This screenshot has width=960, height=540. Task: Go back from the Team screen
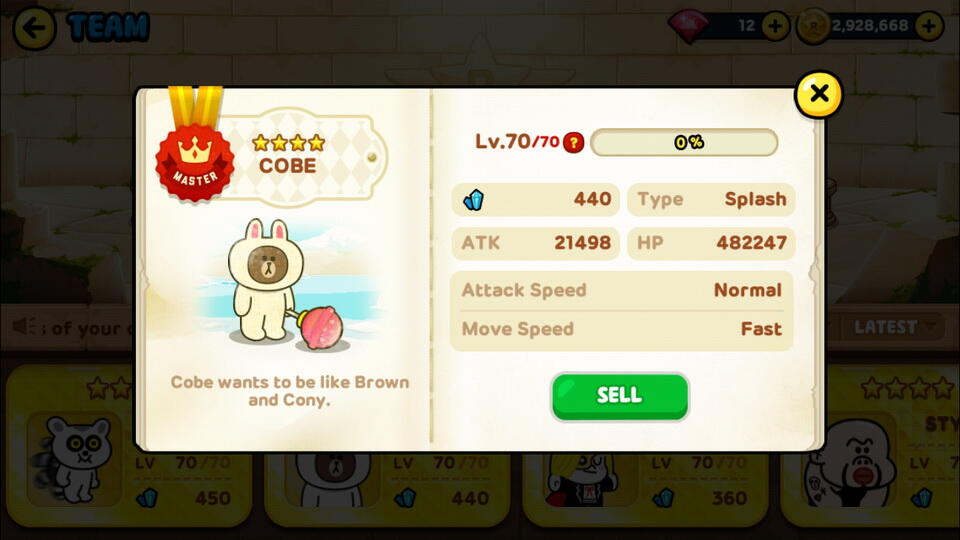(x=35, y=27)
